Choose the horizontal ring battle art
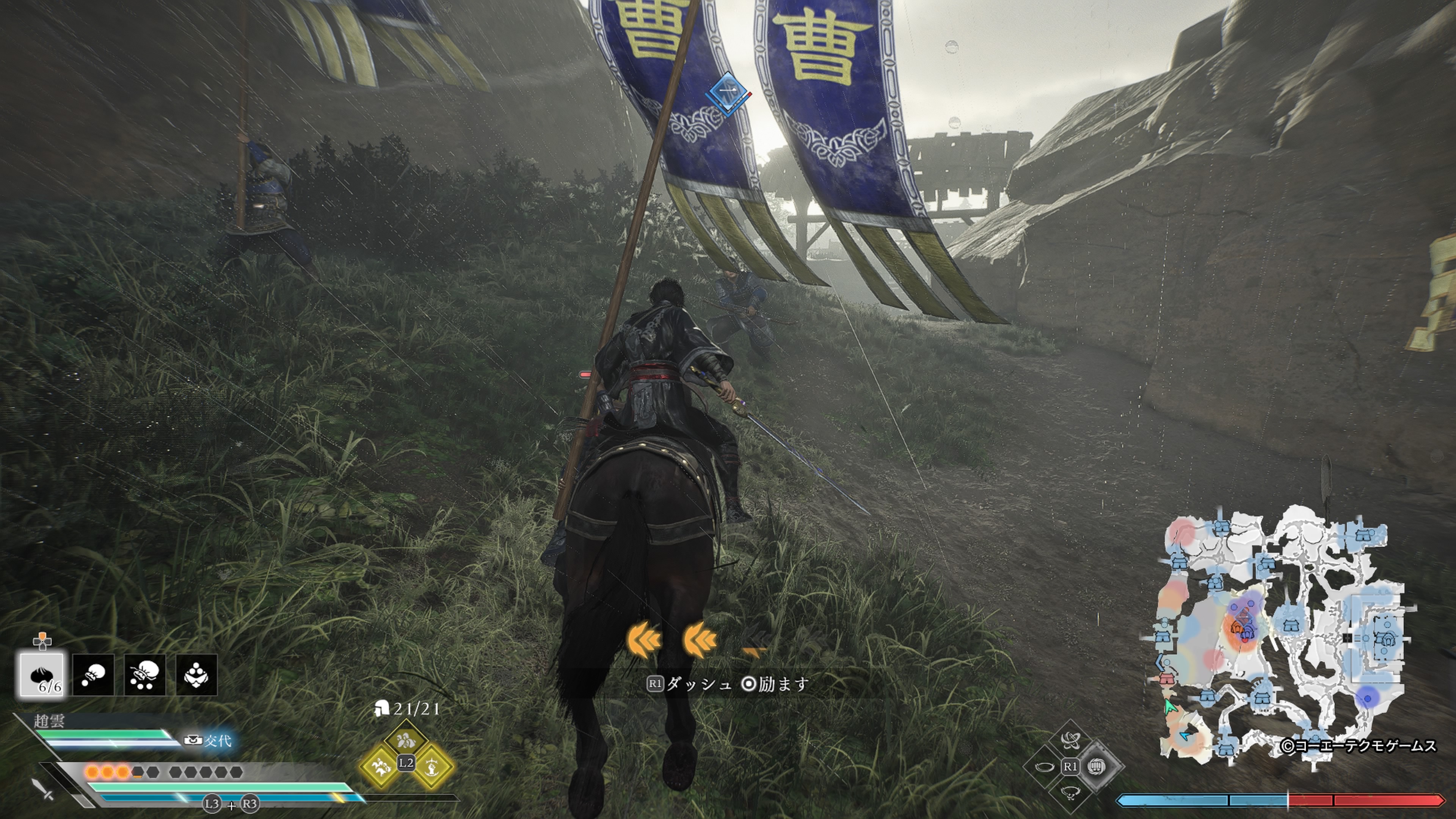Image resolution: width=1456 pixels, height=819 pixels. click(x=1045, y=767)
